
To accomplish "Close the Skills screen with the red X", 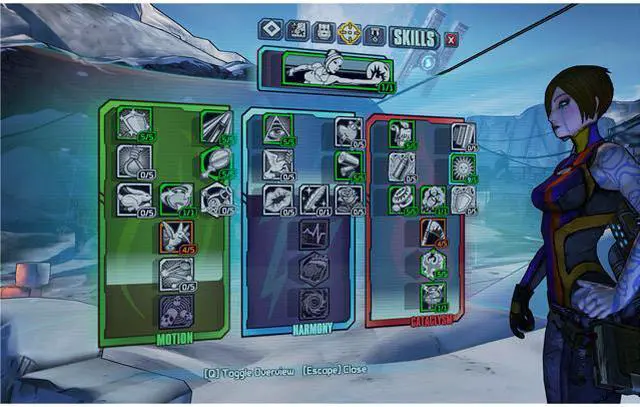I will (x=451, y=39).
